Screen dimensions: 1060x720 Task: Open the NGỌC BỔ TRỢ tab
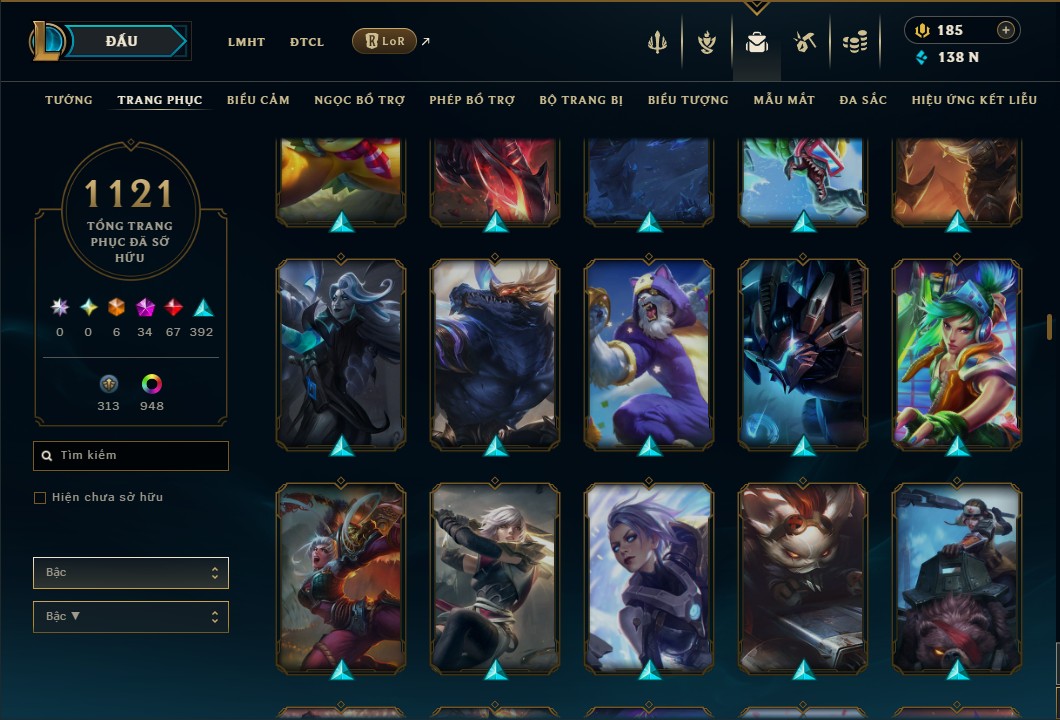pyautogui.click(x=359, y=100)
